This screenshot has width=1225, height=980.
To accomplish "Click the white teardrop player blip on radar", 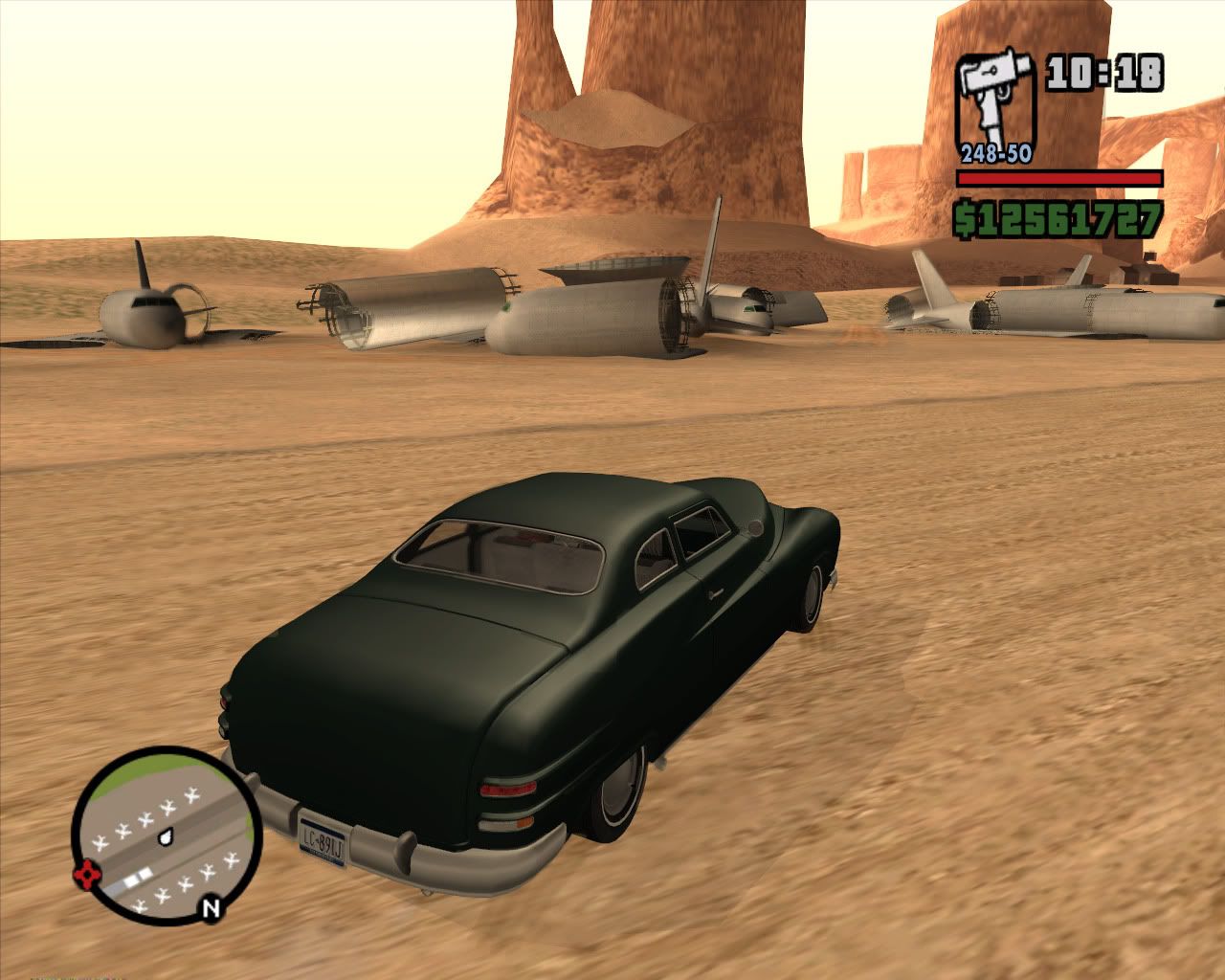I will [x=166, y=836].
